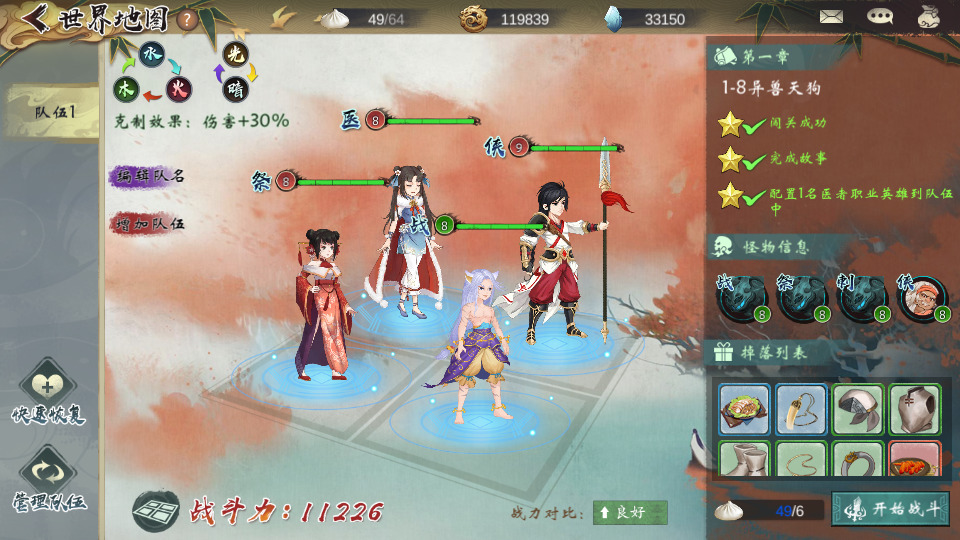Image resolution: width=960 pixels, height=540 pixels.
Task: Open the mail envelope icon
Action: coord(831,17)
